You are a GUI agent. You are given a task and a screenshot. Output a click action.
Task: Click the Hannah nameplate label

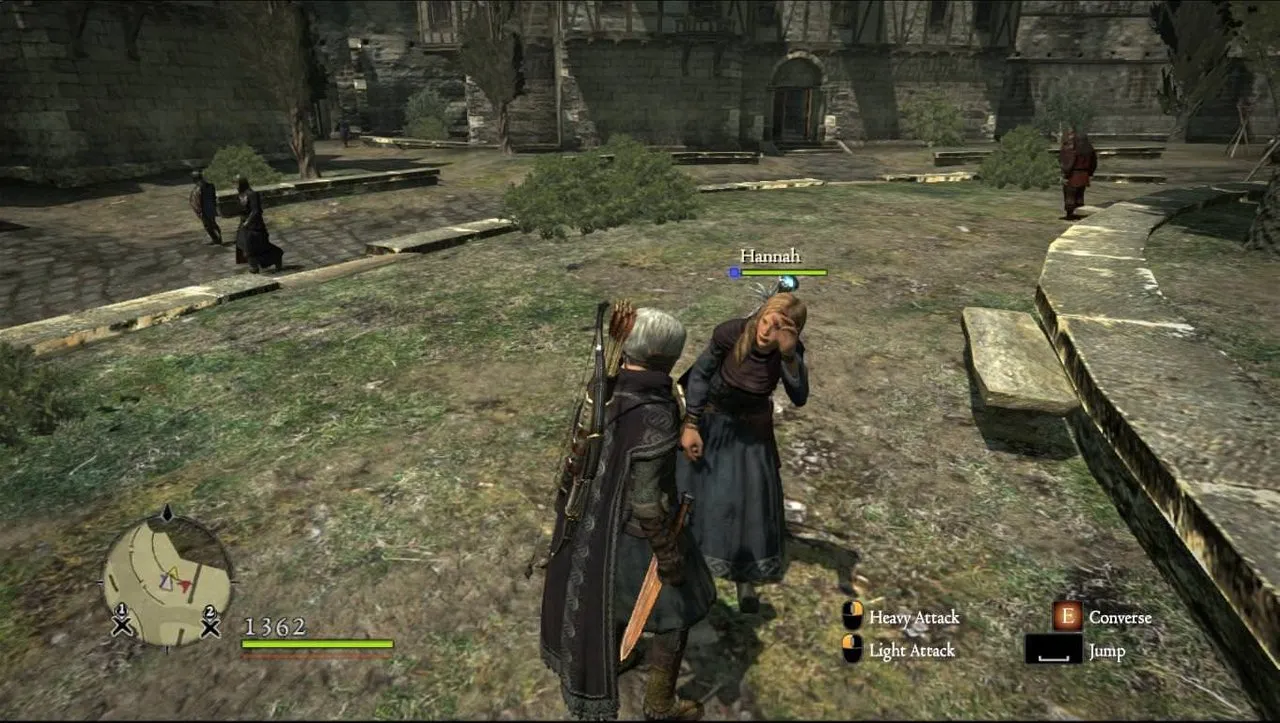pos(770,256)
